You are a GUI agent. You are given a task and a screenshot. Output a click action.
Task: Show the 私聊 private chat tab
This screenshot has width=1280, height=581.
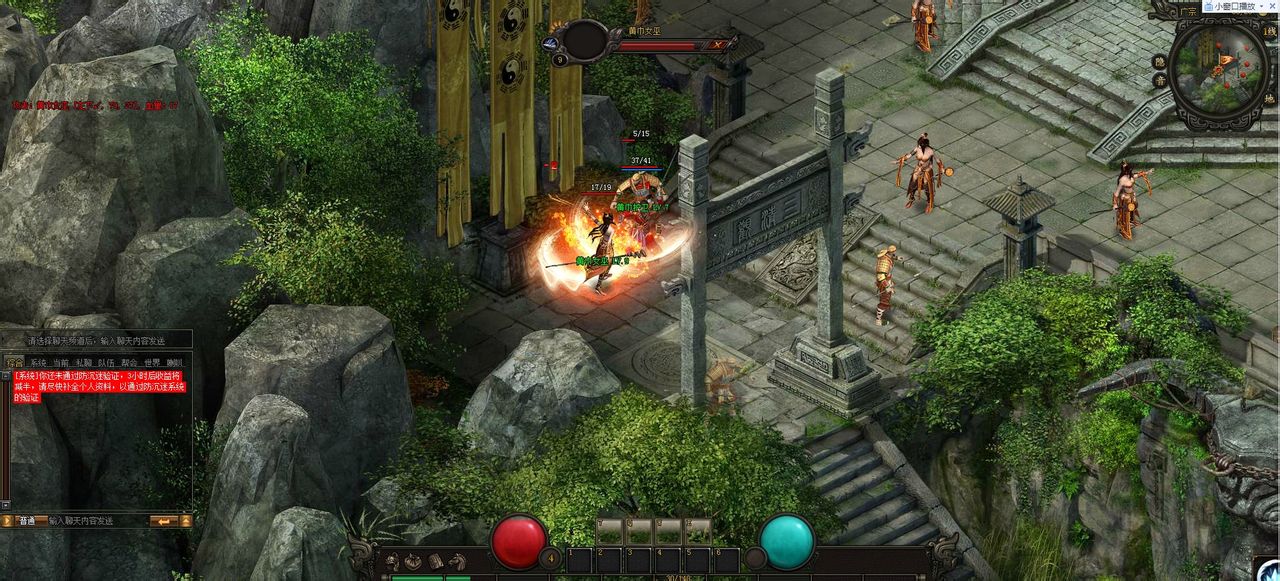[84, 363]
